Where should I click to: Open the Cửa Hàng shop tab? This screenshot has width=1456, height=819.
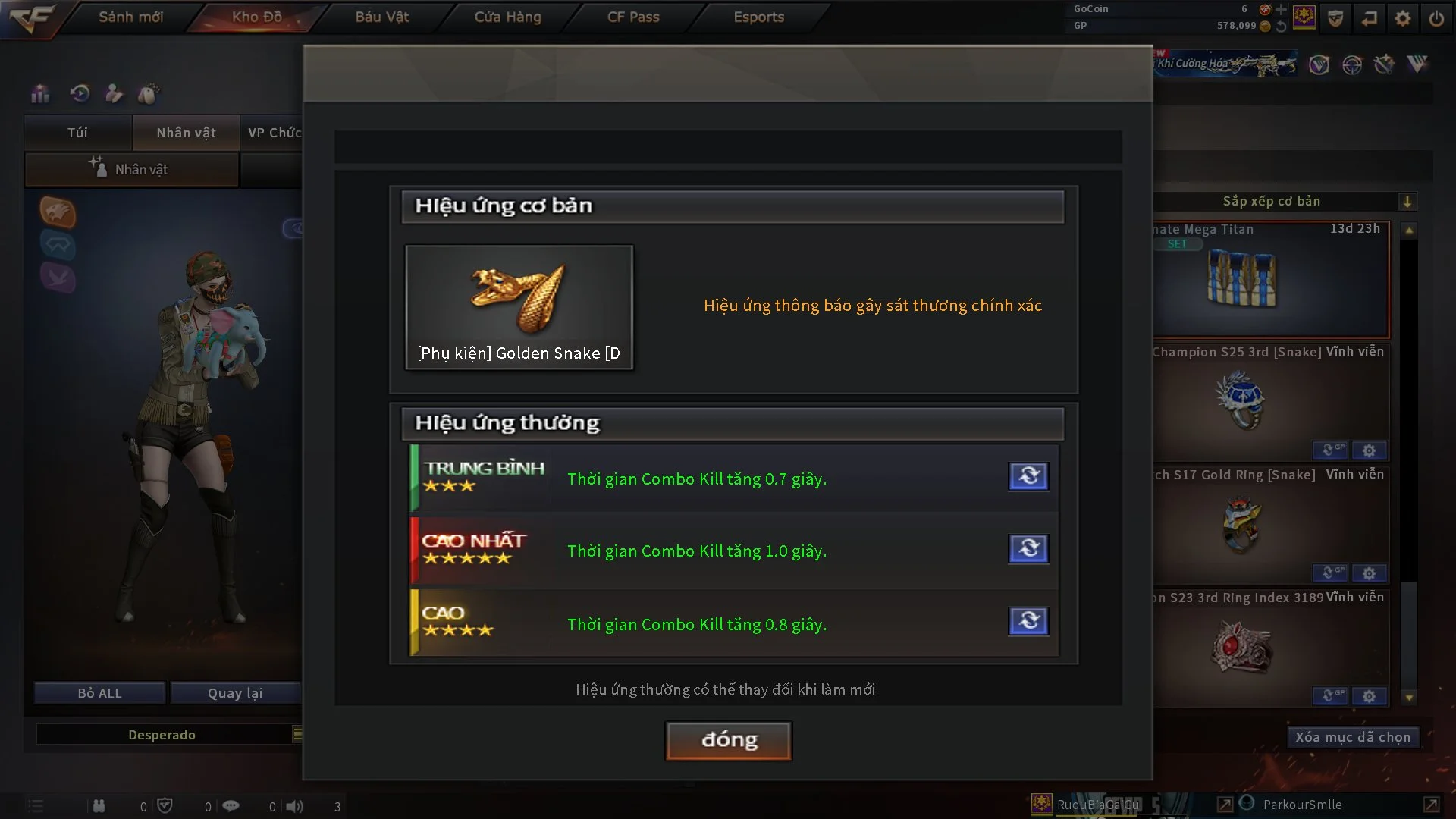click(507, 17)
